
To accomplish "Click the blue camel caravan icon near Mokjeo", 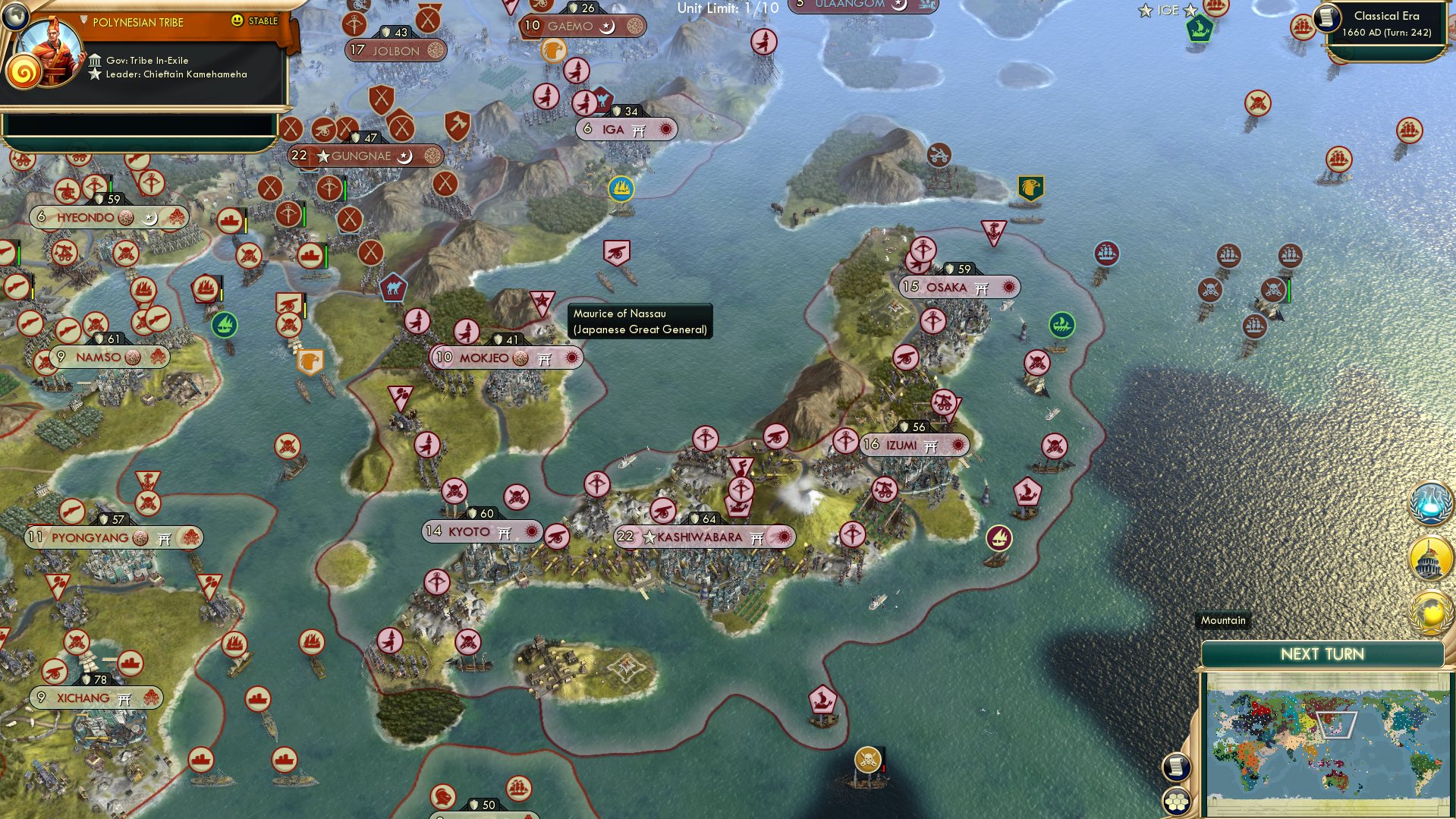I will pyautogui.click(x=394, y=288).
